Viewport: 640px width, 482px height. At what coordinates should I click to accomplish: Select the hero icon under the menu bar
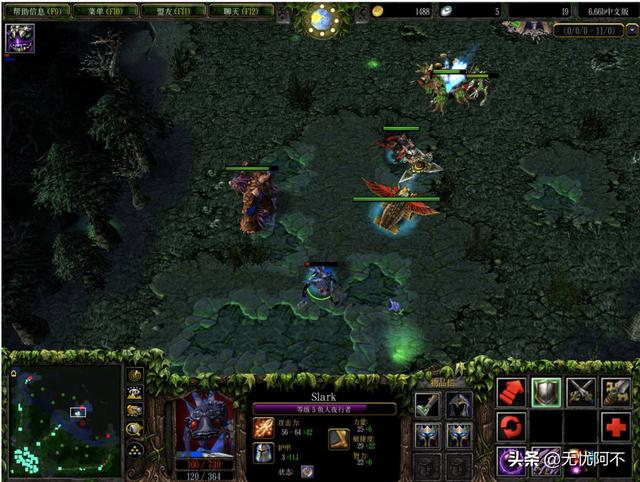click(19, 38)
